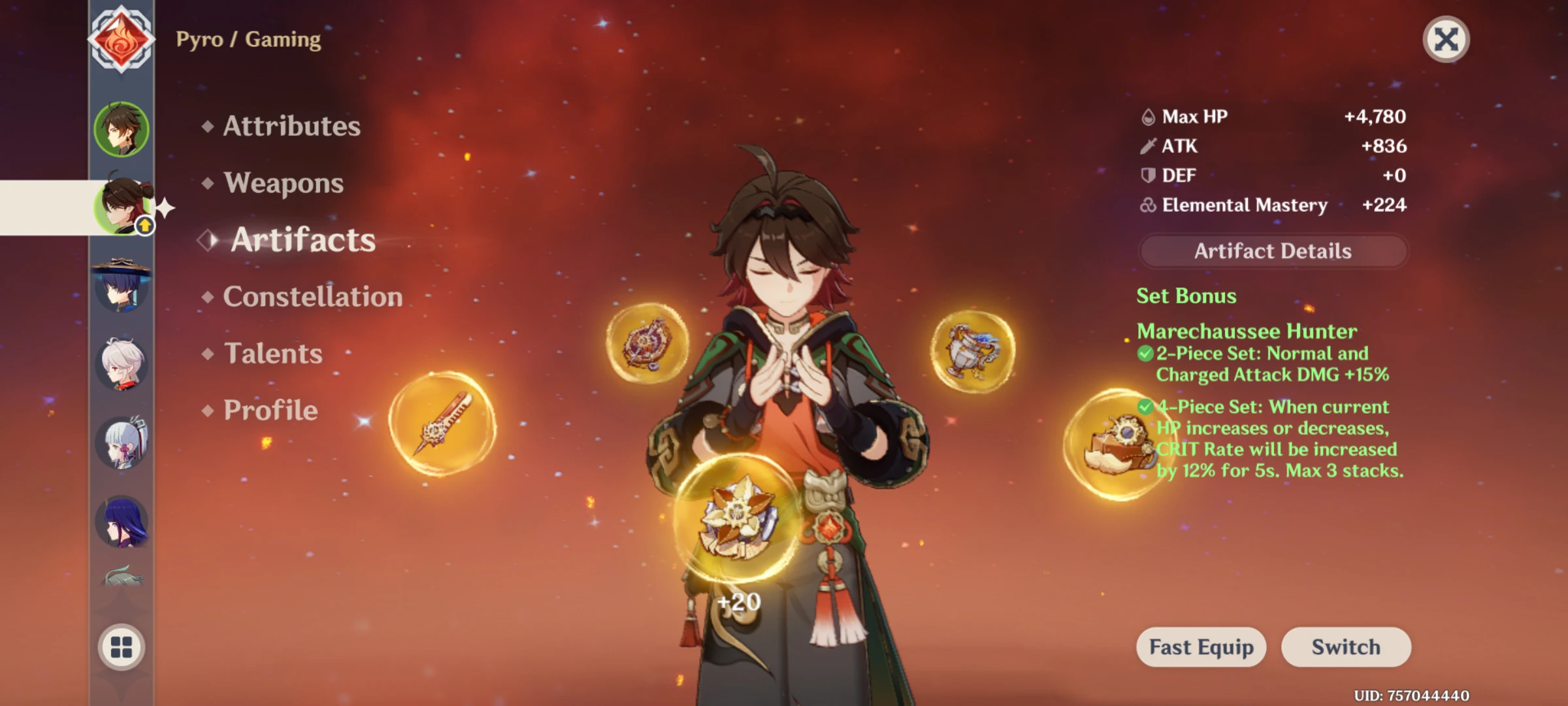The height and width of the screenshot is (706, 1568).
Task: Click the ATK sword icon
Action: (x=1147, y=146)
